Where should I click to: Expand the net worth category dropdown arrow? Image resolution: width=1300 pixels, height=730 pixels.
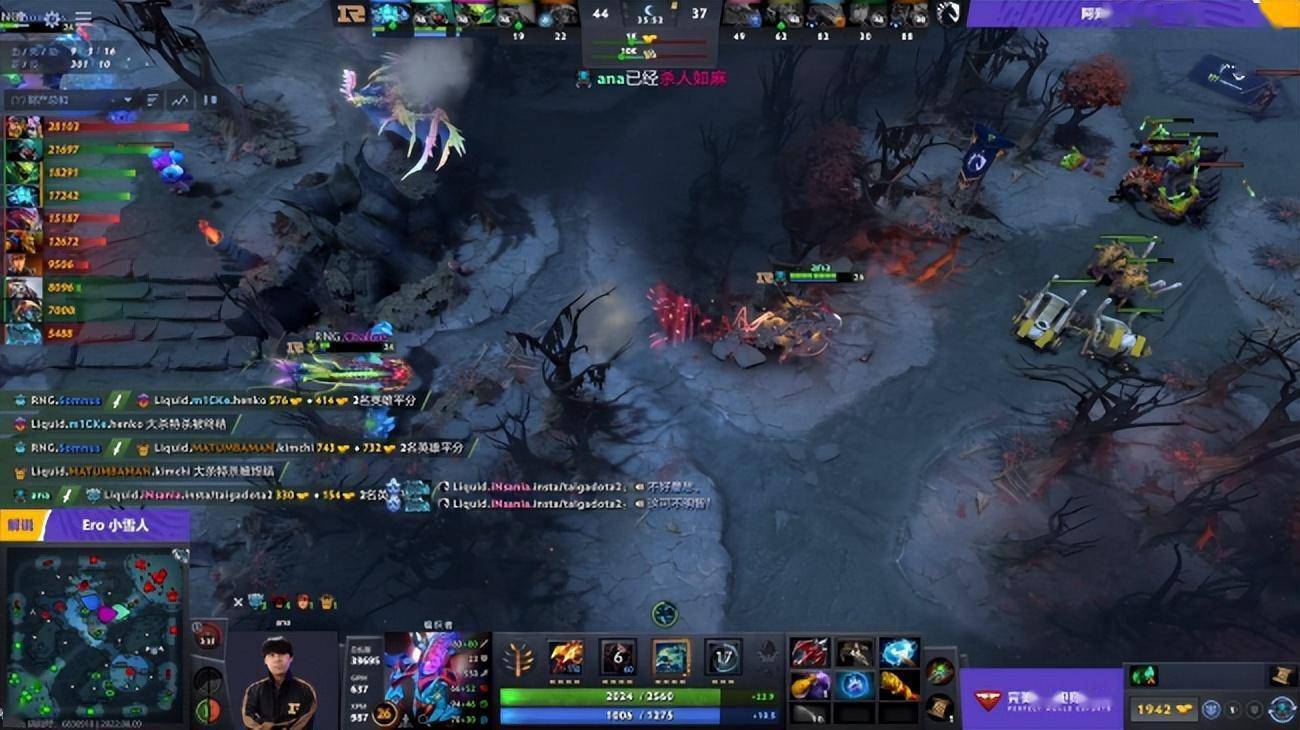[128, 99]
